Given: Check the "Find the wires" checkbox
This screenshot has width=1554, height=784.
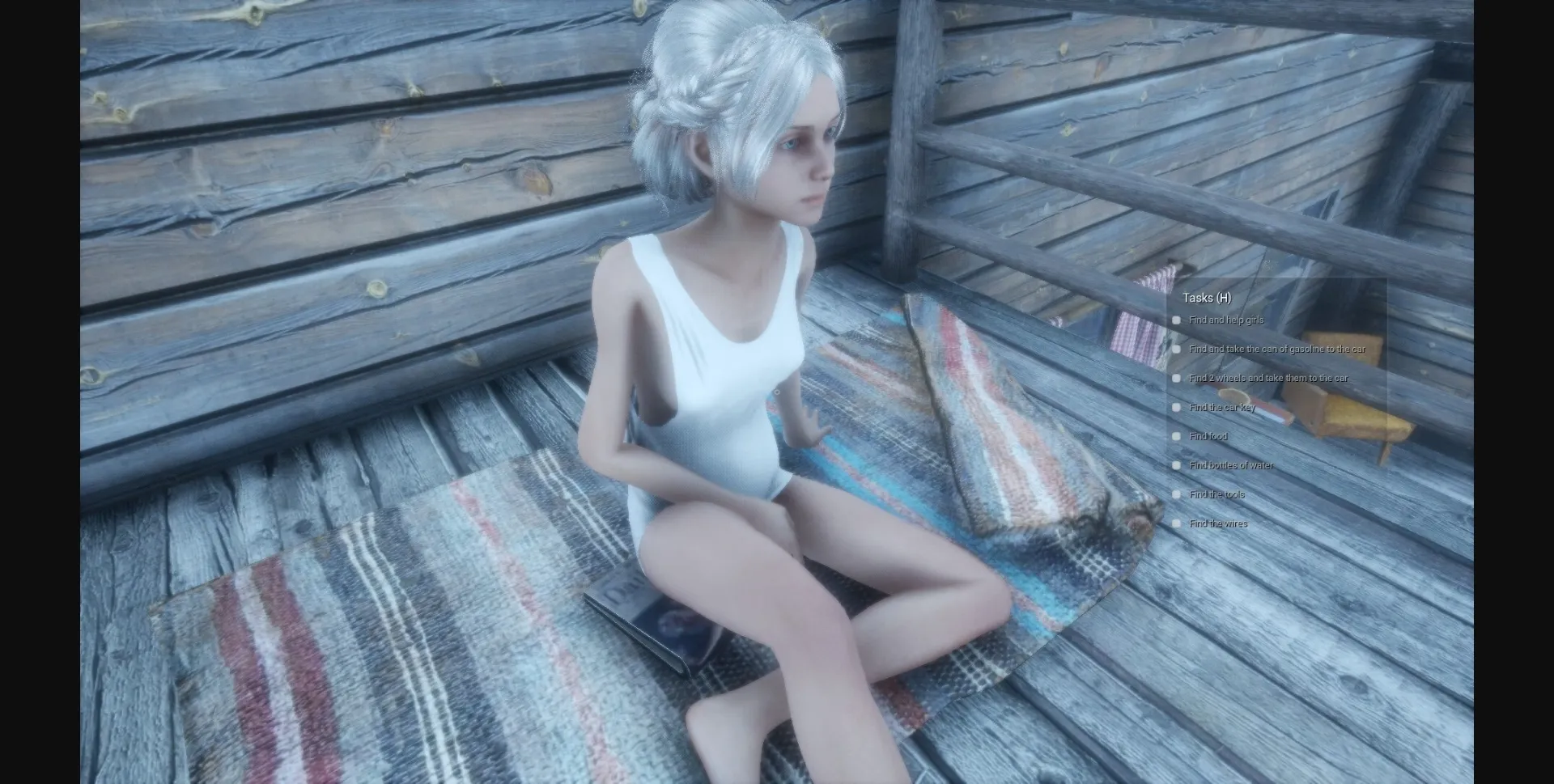Looking at the screenshot, I should (x=1176, y=523).
